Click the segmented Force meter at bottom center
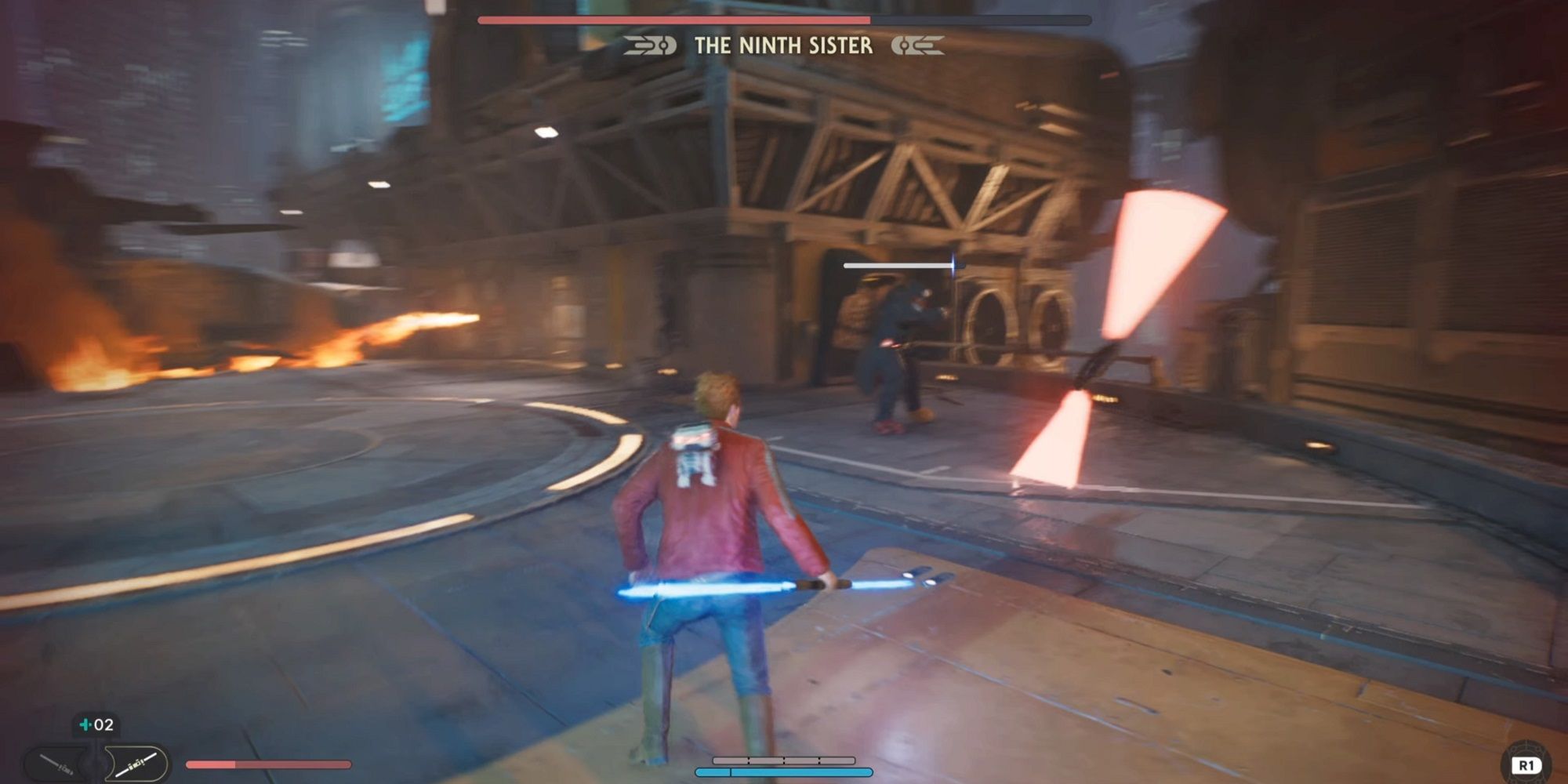The height and width of the screenshot is (784, 1568). point(784,760)
